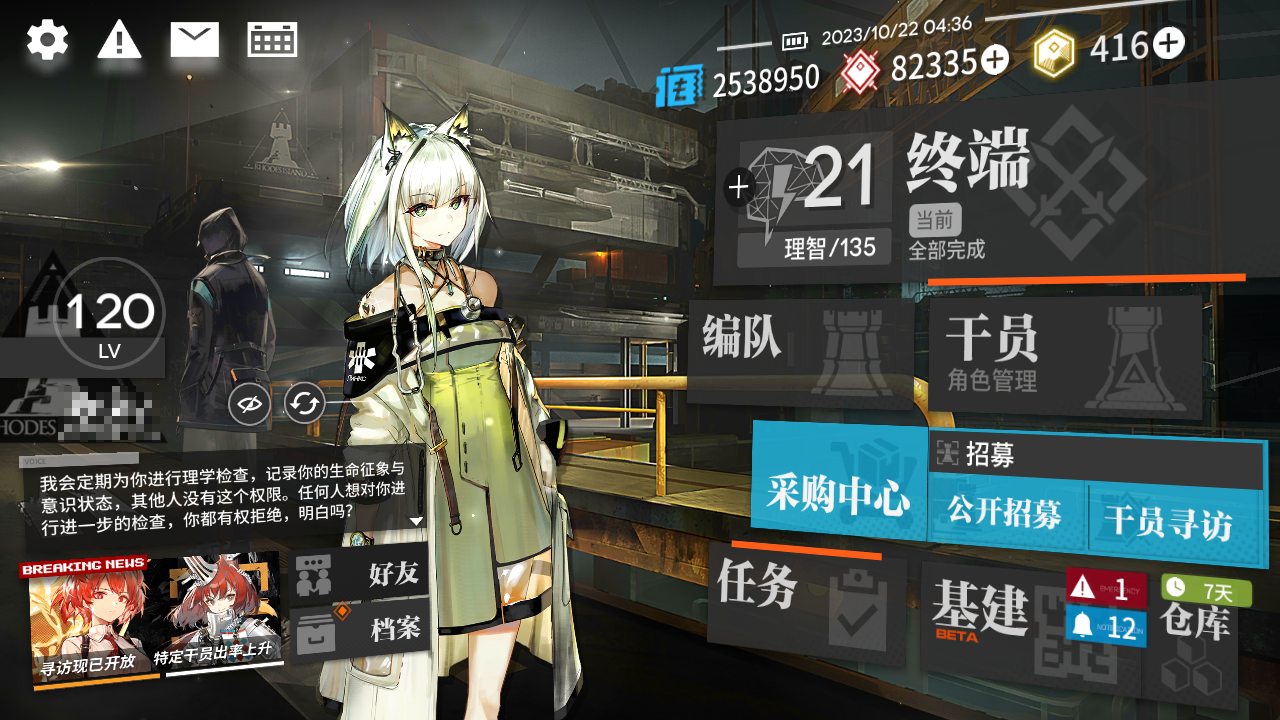Open the 好友 friends list
The image size is (1280, 720).
point(360,574)
